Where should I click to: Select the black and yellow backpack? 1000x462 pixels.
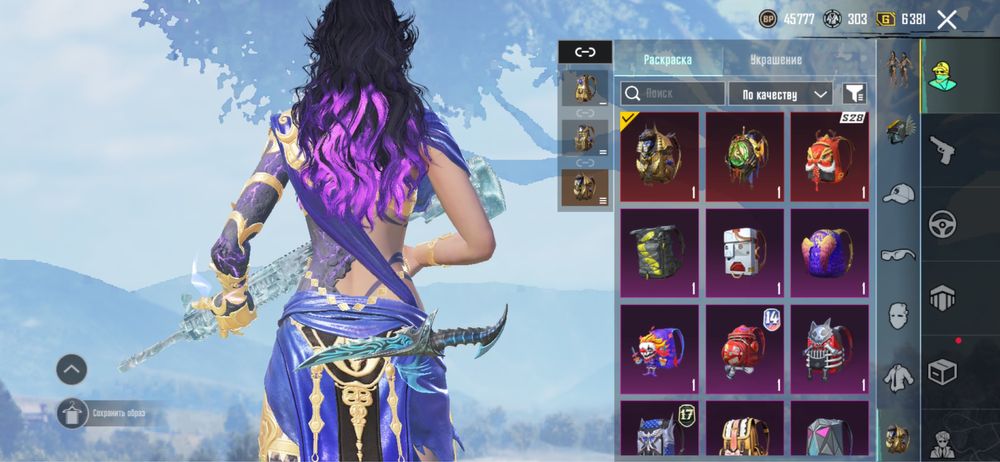pos(659,252)
